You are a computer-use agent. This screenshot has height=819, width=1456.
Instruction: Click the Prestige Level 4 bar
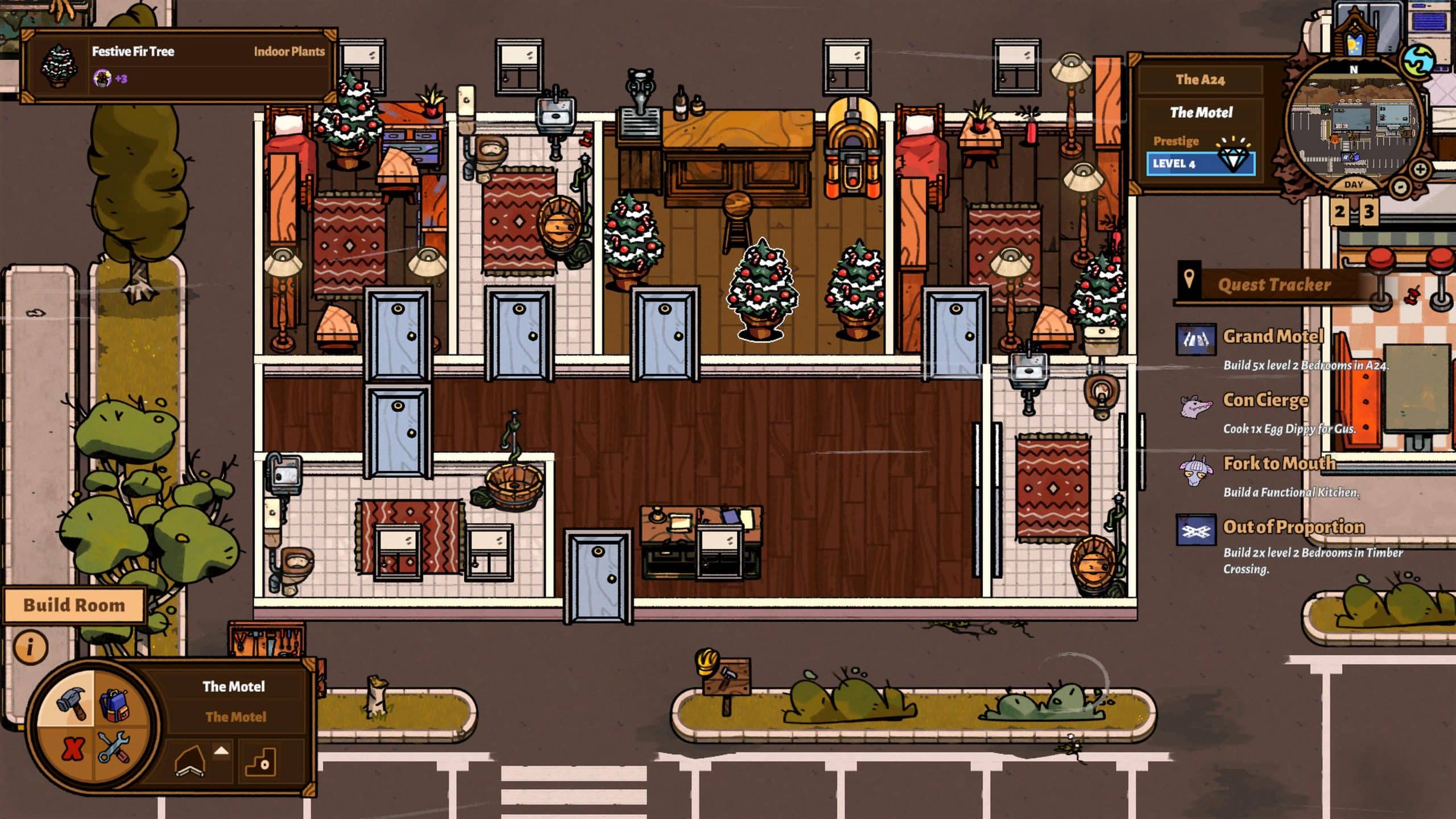[x=1200, y=164]
